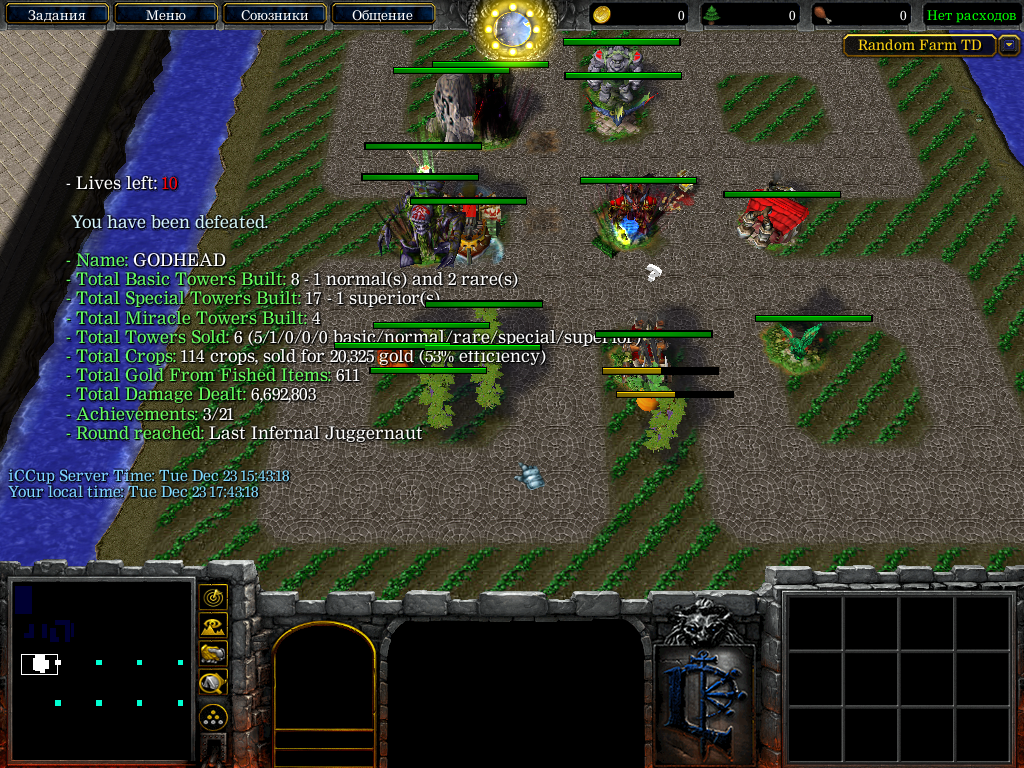Image resolution: width=1024 pixels, height=768 pixels.
Task: Click the food supply meat icon
Action: pos(822,15)
